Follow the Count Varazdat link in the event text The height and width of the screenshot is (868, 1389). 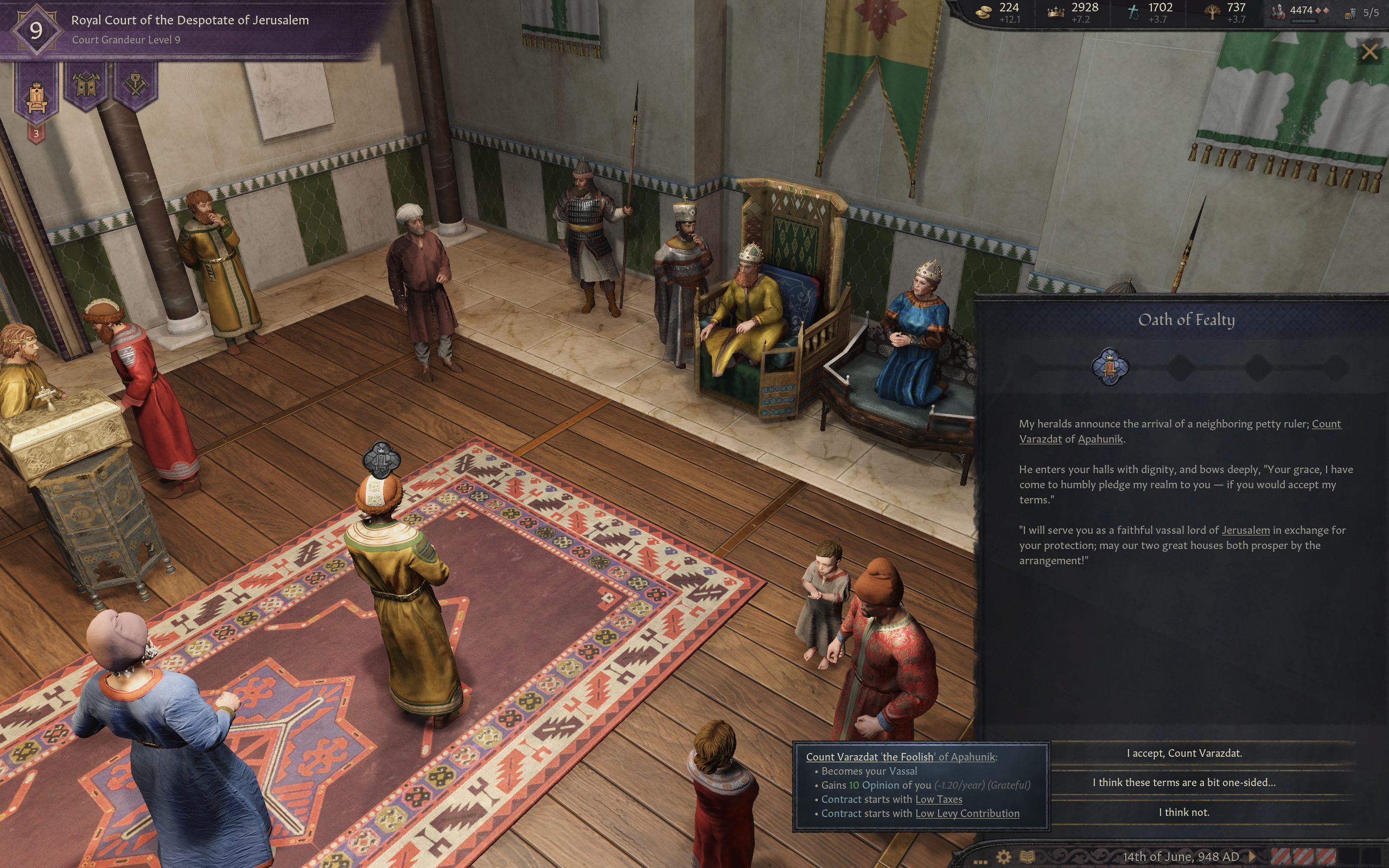click(x=1326, y=424)
